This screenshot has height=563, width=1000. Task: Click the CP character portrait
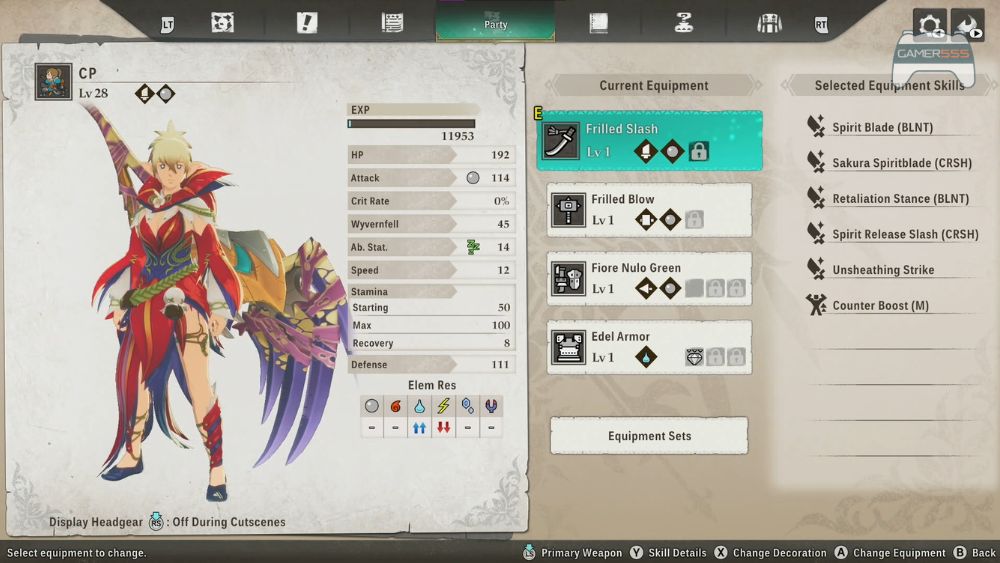point(53,82)
